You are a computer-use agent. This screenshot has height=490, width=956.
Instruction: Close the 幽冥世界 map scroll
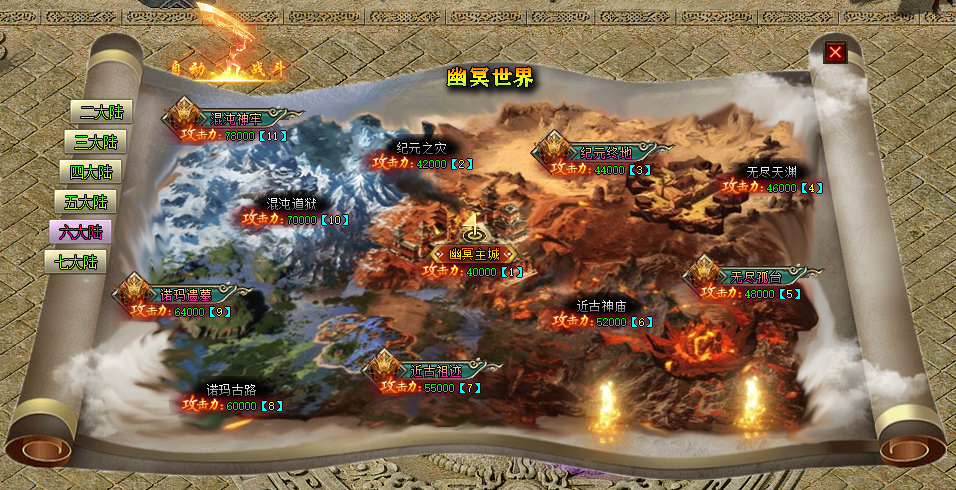[835, 52]
